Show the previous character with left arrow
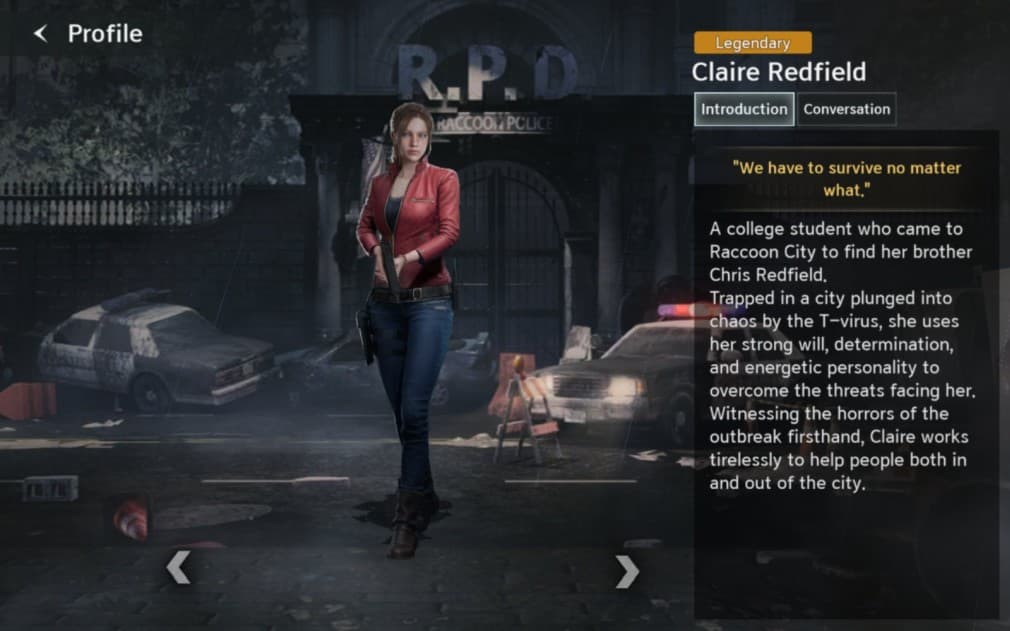This screenshot has width=1010, height=631. (x=177, y=569)
